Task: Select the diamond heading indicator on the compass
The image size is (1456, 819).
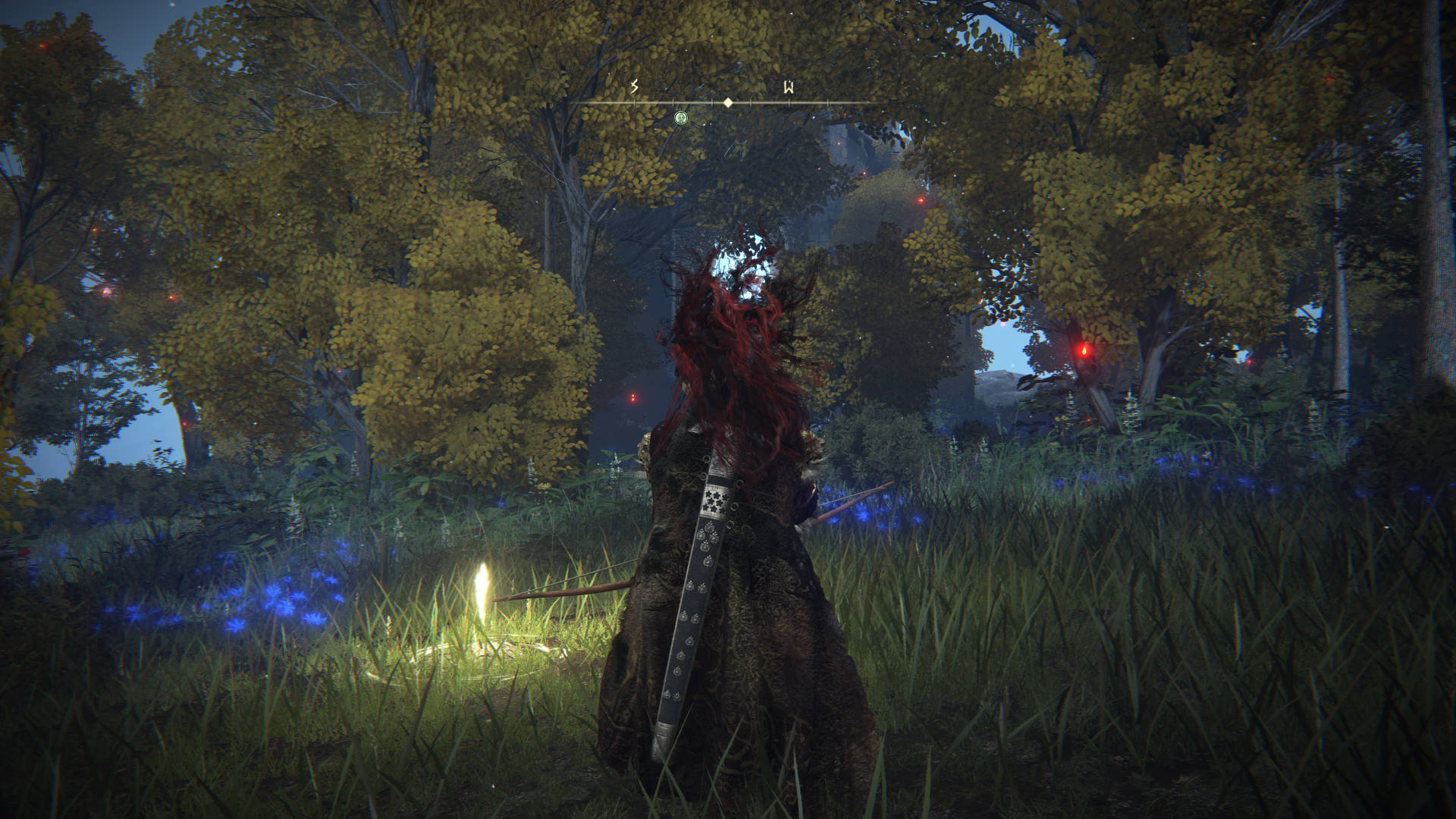Action: pyautogui.click(x=728, y=102)
